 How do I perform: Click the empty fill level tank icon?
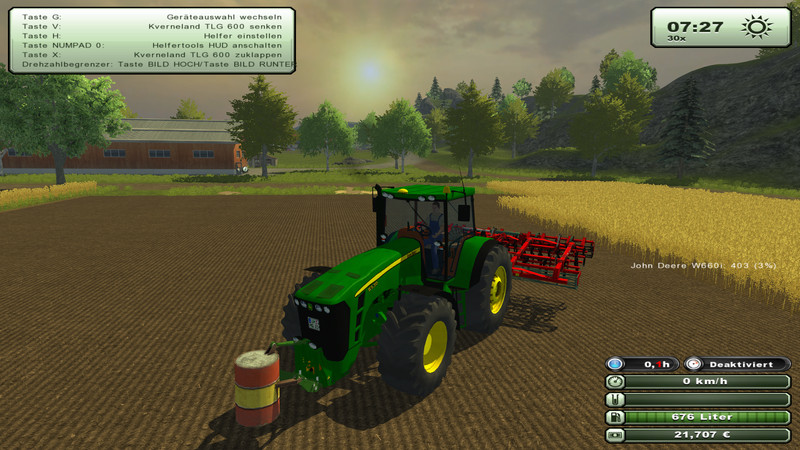click(x=616, y=400)
